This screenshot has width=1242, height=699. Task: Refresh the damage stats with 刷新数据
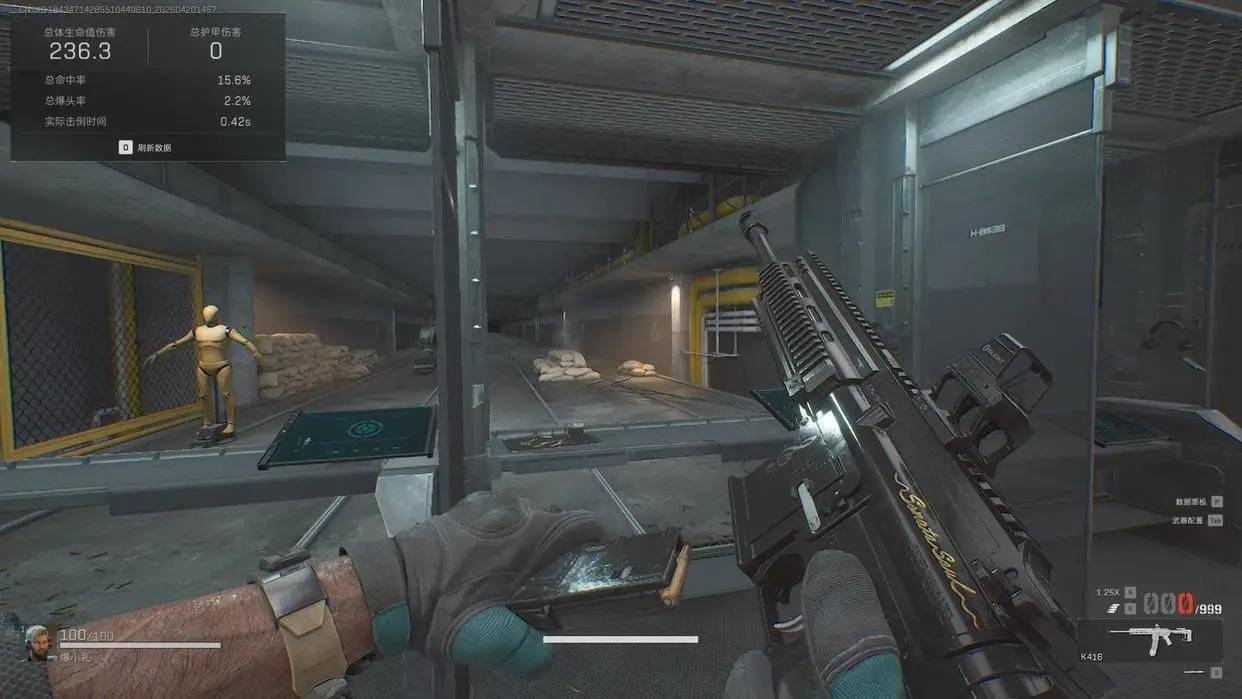(x=146, y=148)
